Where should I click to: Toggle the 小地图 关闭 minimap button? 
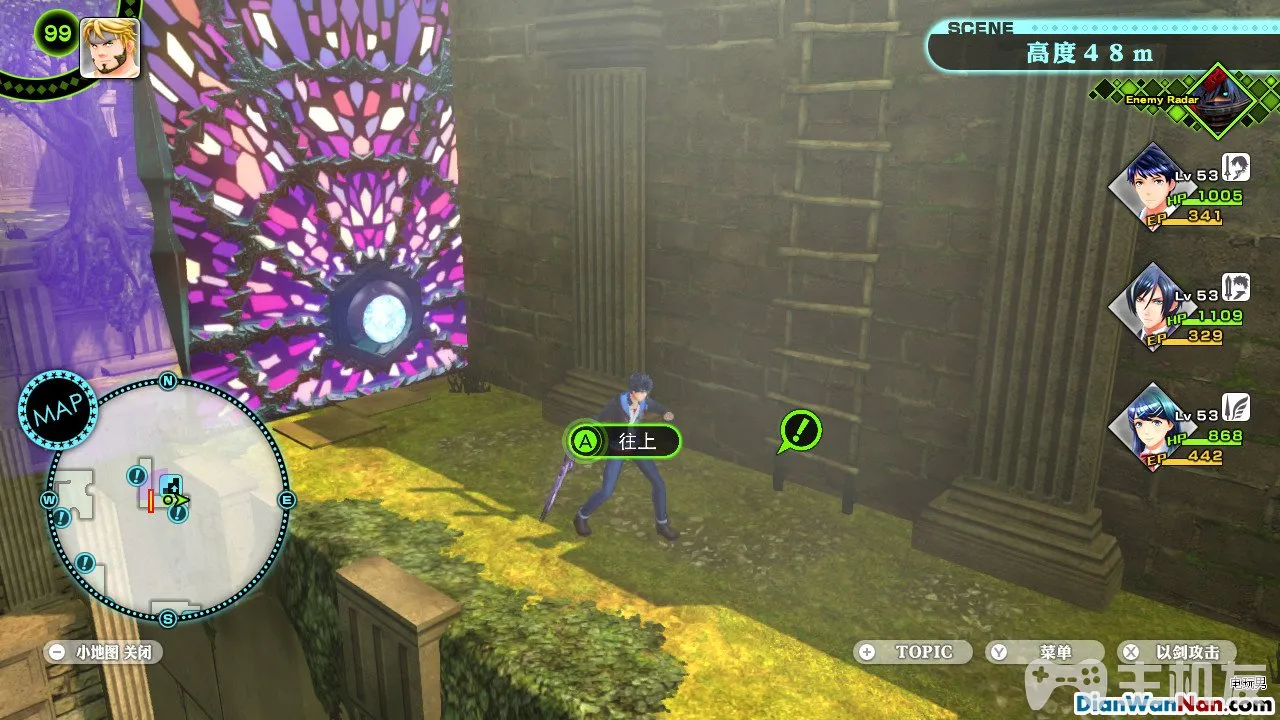(104, 652)
